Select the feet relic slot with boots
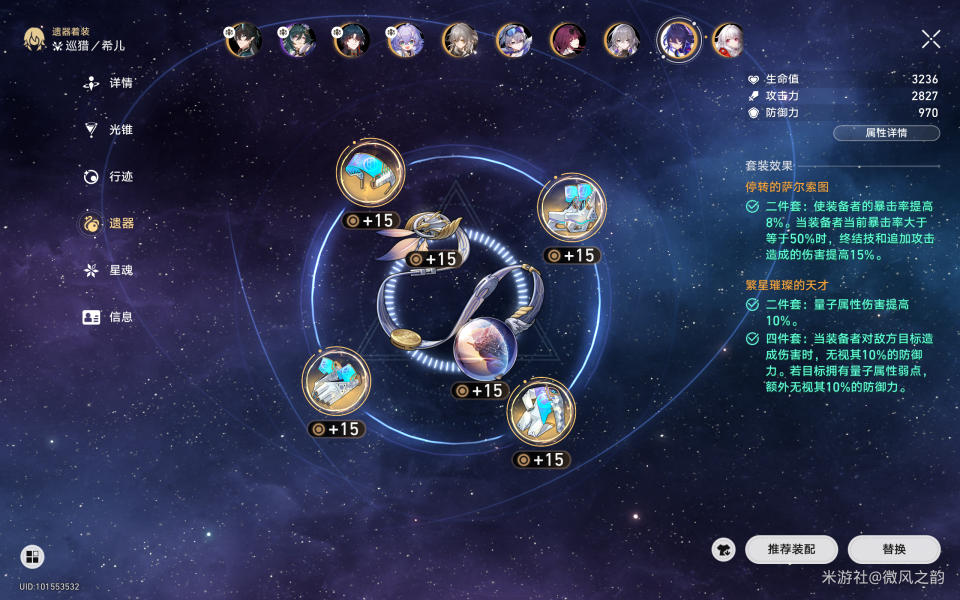960x600 pixels. [541, 411]
